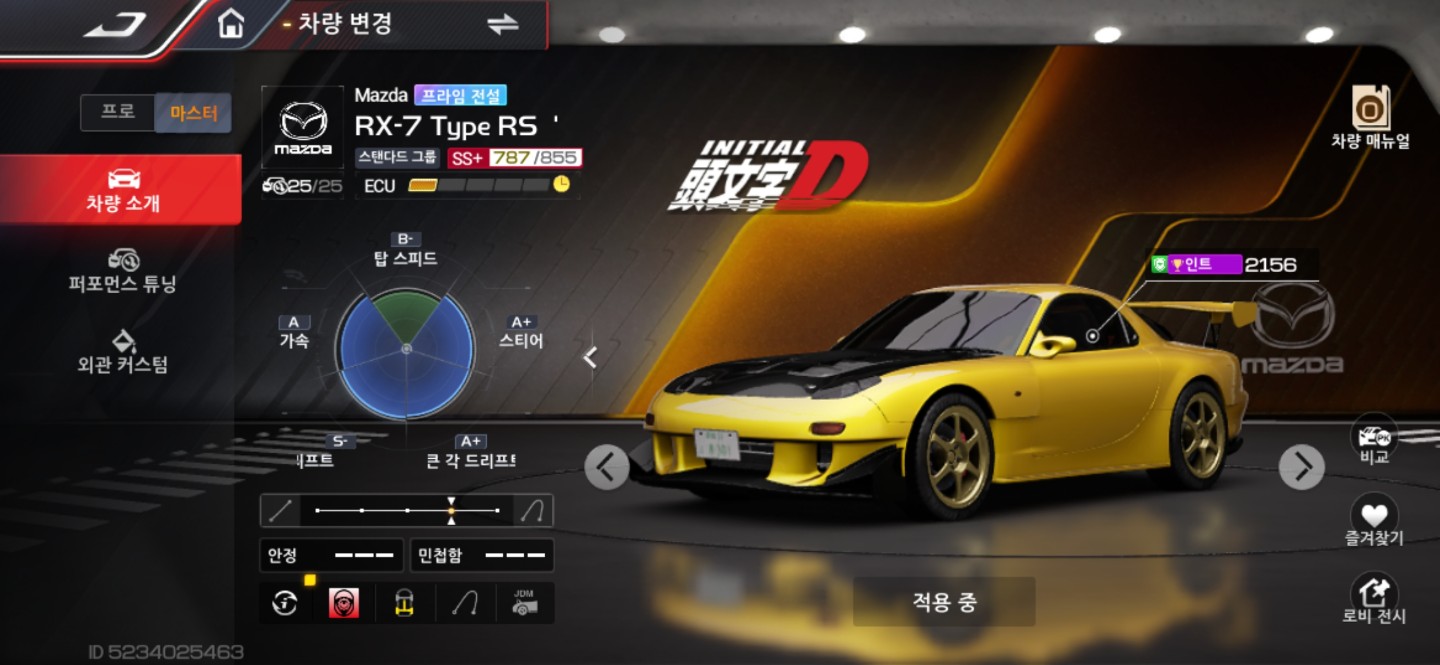Open 외관 커스텀 customization
Image resolution: width=1440 pixels, height=665 pixels.
pos(122,350)
